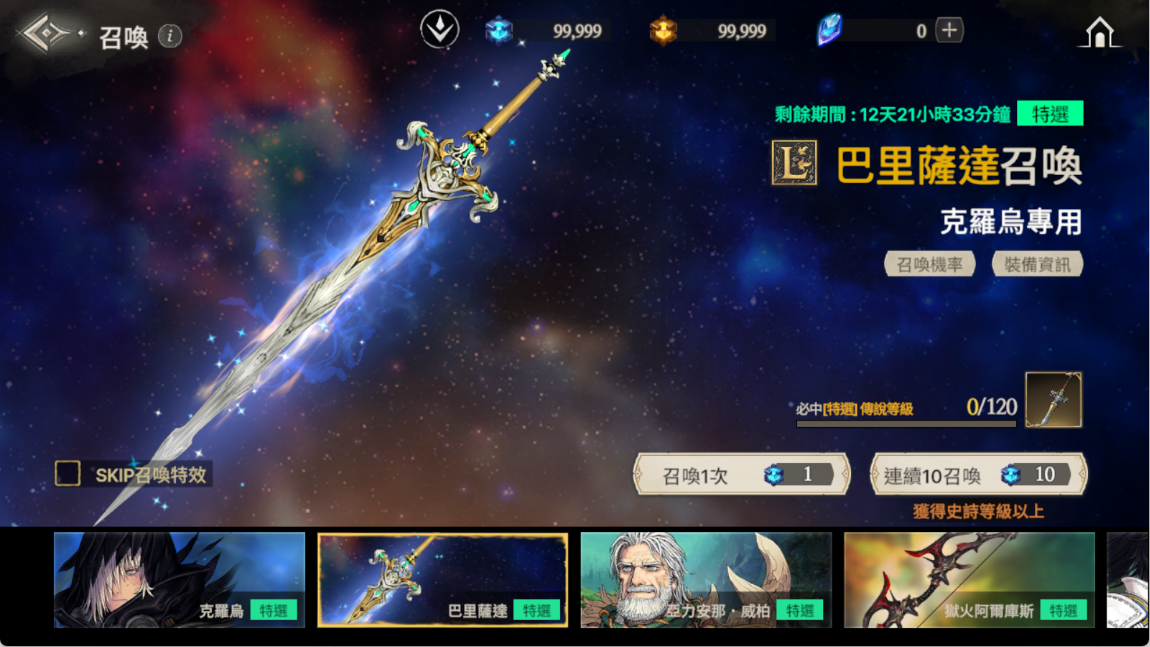Select the 巴里薩達 sword banner
The width and height of the screenshot is (1150, 647).
pos(442,580)
